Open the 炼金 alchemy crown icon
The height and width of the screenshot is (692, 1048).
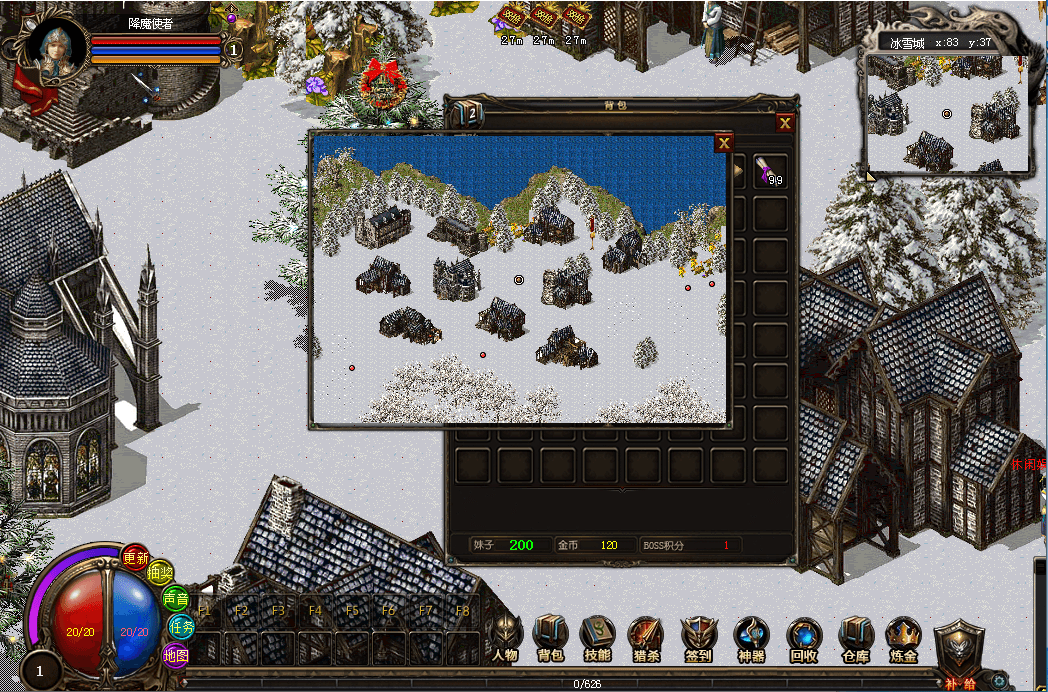coord(903,636)
